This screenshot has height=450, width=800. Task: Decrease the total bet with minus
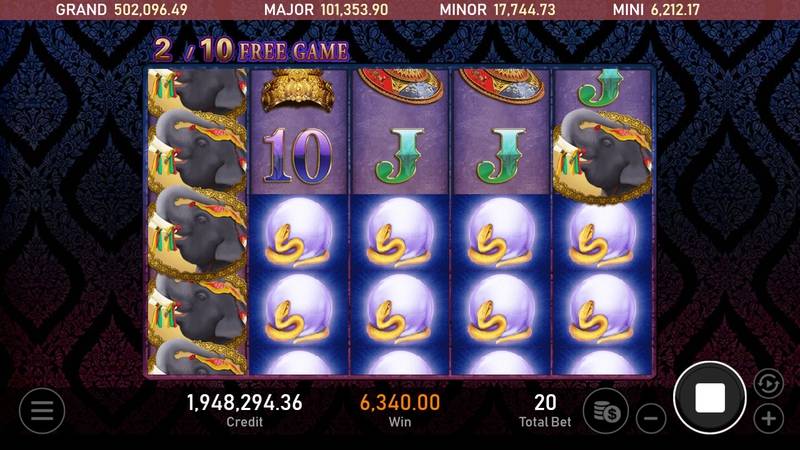tap(651, 417)
